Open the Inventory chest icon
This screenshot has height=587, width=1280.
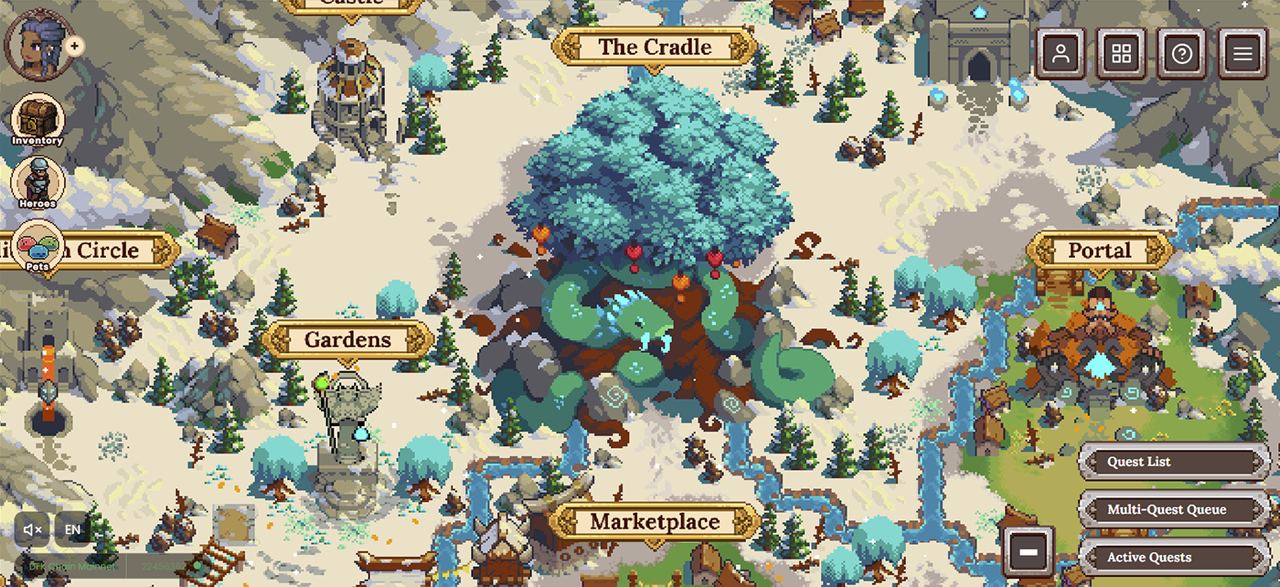[38, 119]
